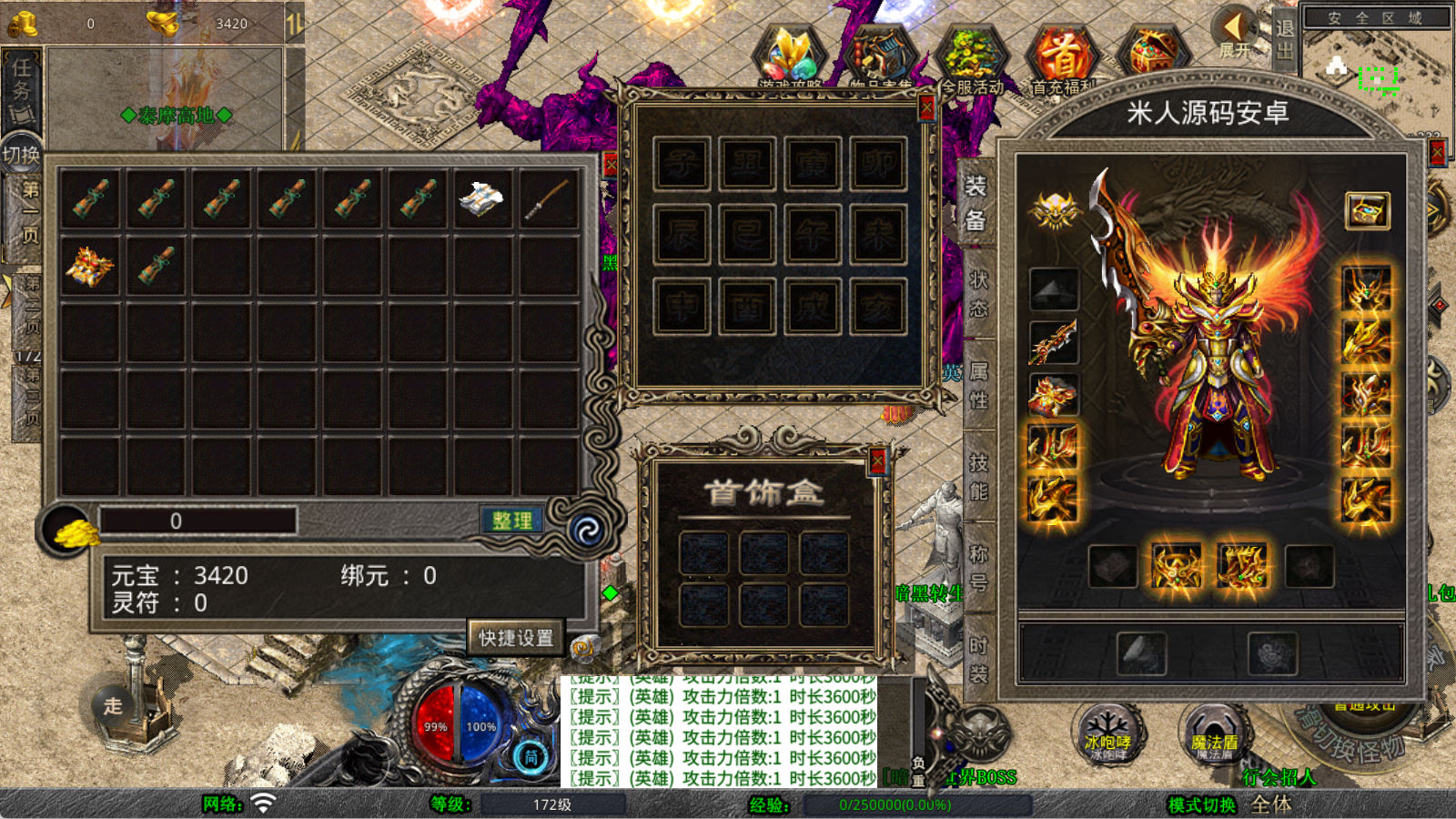Image resolution: width=1456 pixels, height=819 pixels.
Task: Close the 首饰盒 jewelry box window
Action: click(877, 461)
